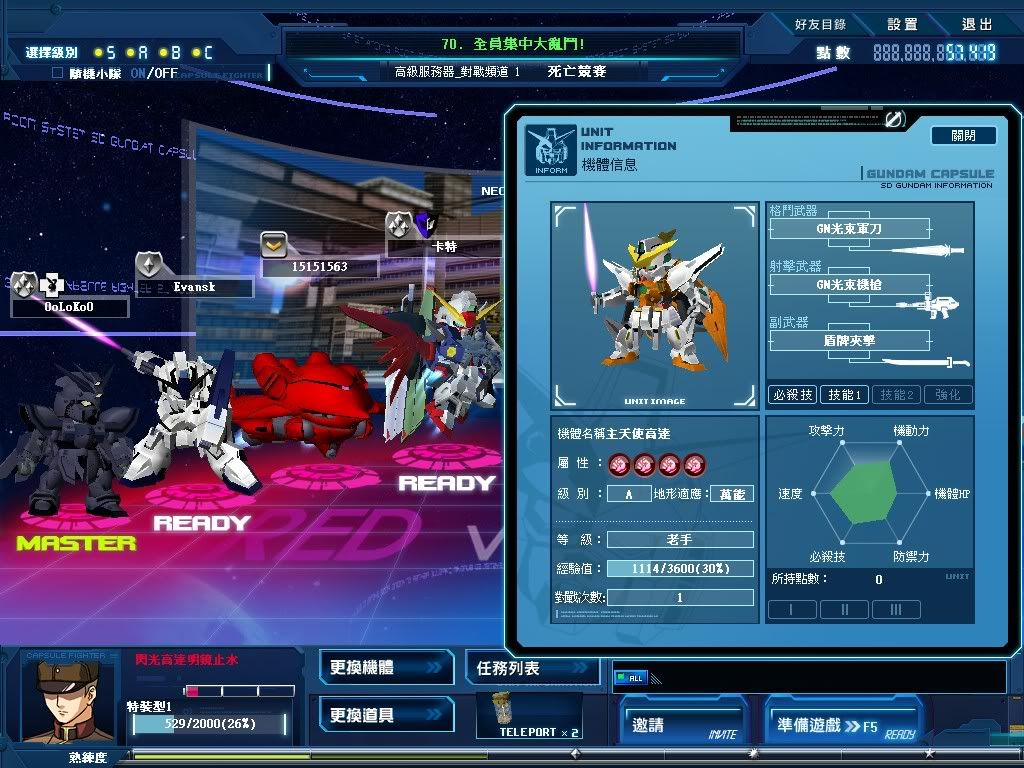Open the 強化 tab
Image resolution: width=1024 pixels, height=768 pixels.
947,395
